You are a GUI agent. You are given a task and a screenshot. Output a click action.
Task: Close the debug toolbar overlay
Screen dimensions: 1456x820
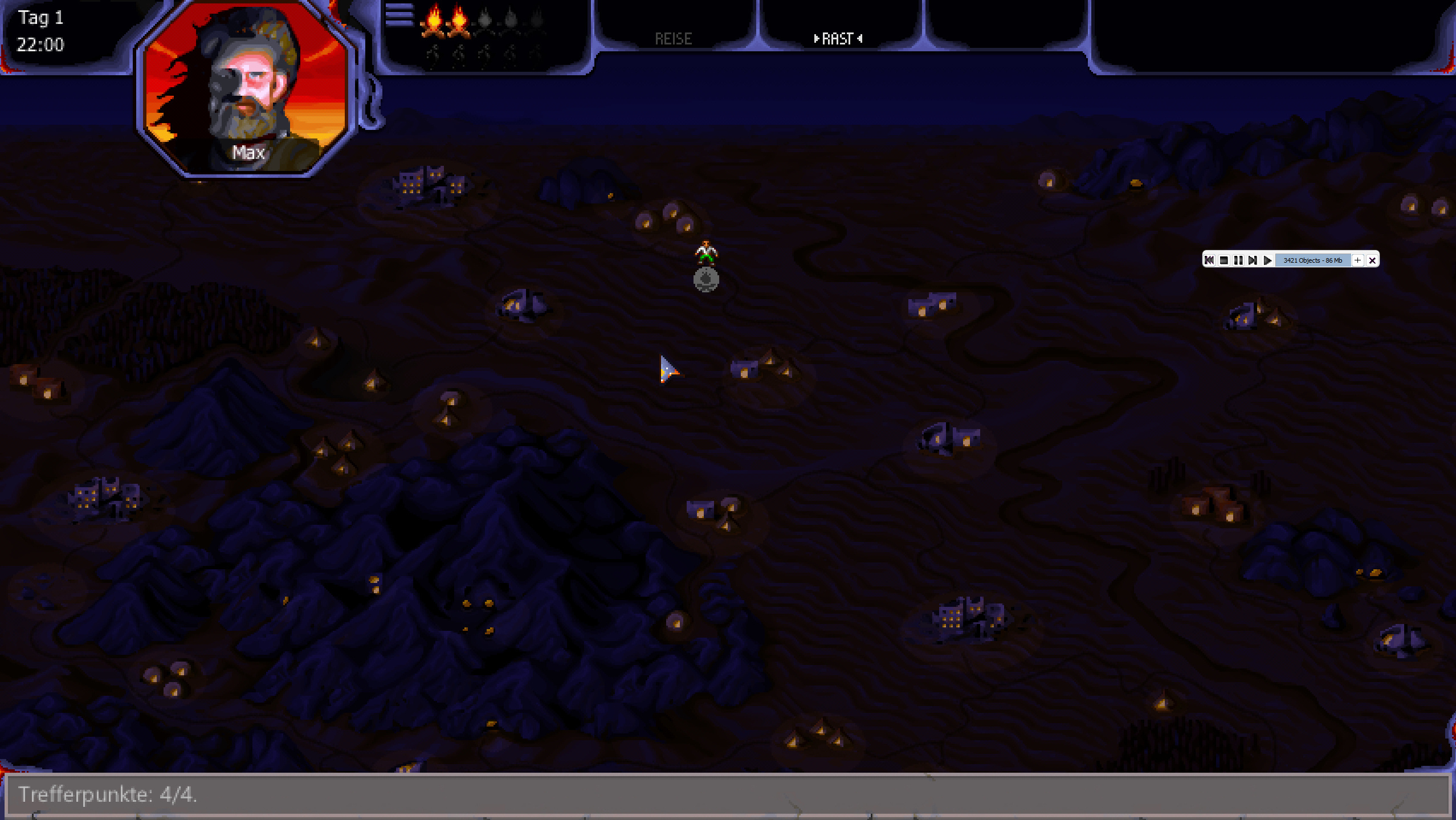click(x=1372, y=260)
